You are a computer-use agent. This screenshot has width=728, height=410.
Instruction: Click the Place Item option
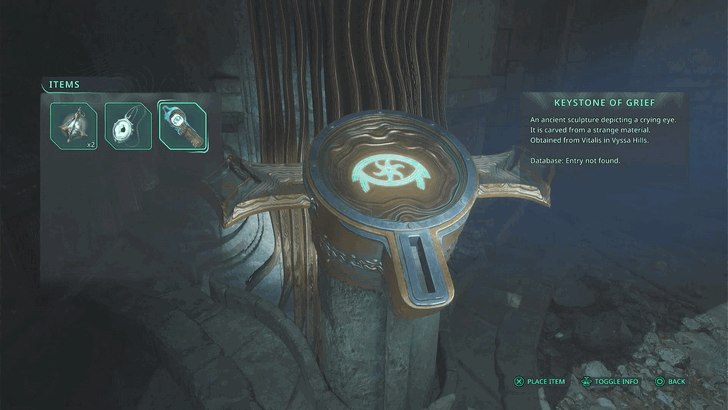(x=540, y=381)
